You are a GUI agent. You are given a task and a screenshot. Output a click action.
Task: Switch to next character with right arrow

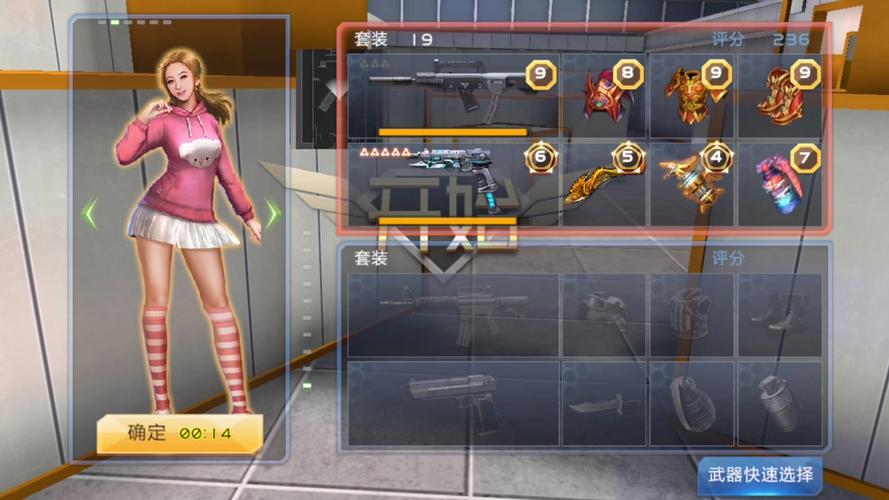(272, 212)
